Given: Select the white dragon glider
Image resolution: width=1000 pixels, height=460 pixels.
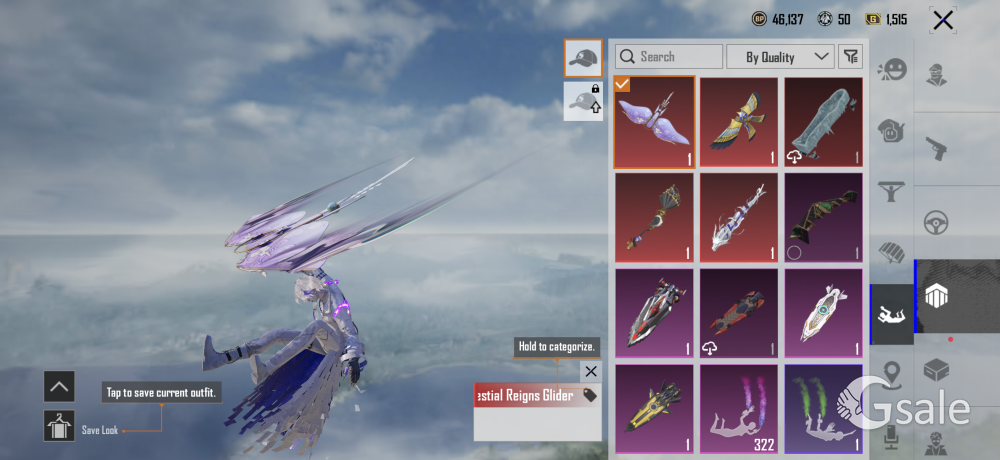Looking at the screenshot, I should (x=739, y=216).
